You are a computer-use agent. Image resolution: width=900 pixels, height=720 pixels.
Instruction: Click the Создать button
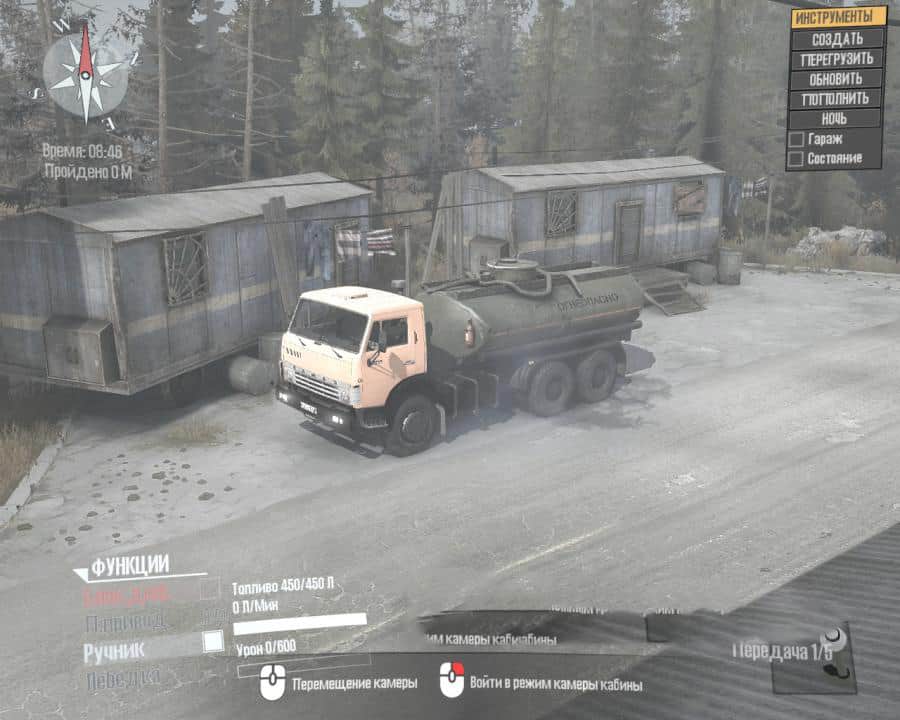[838, 39]
